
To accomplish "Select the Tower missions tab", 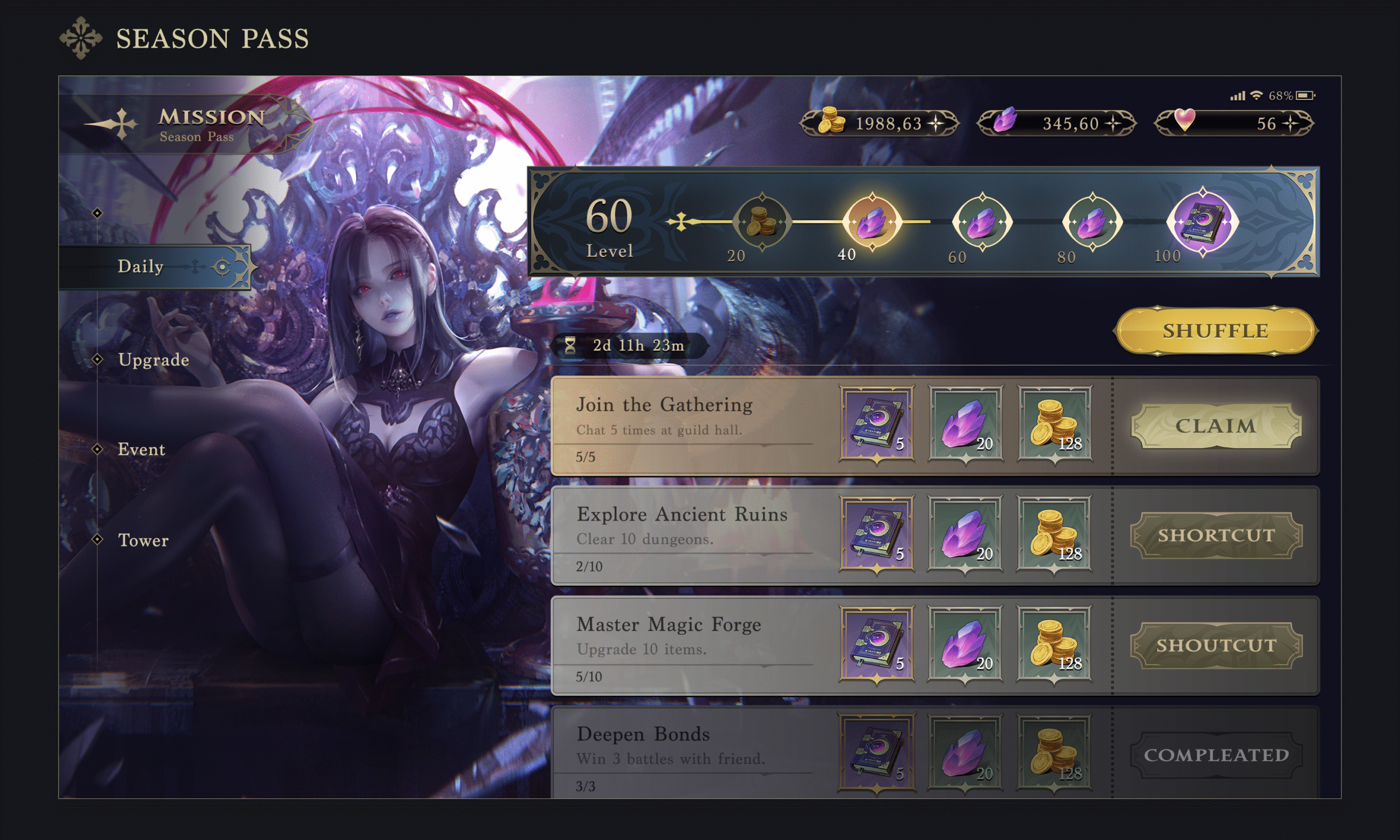I will 143,540.
